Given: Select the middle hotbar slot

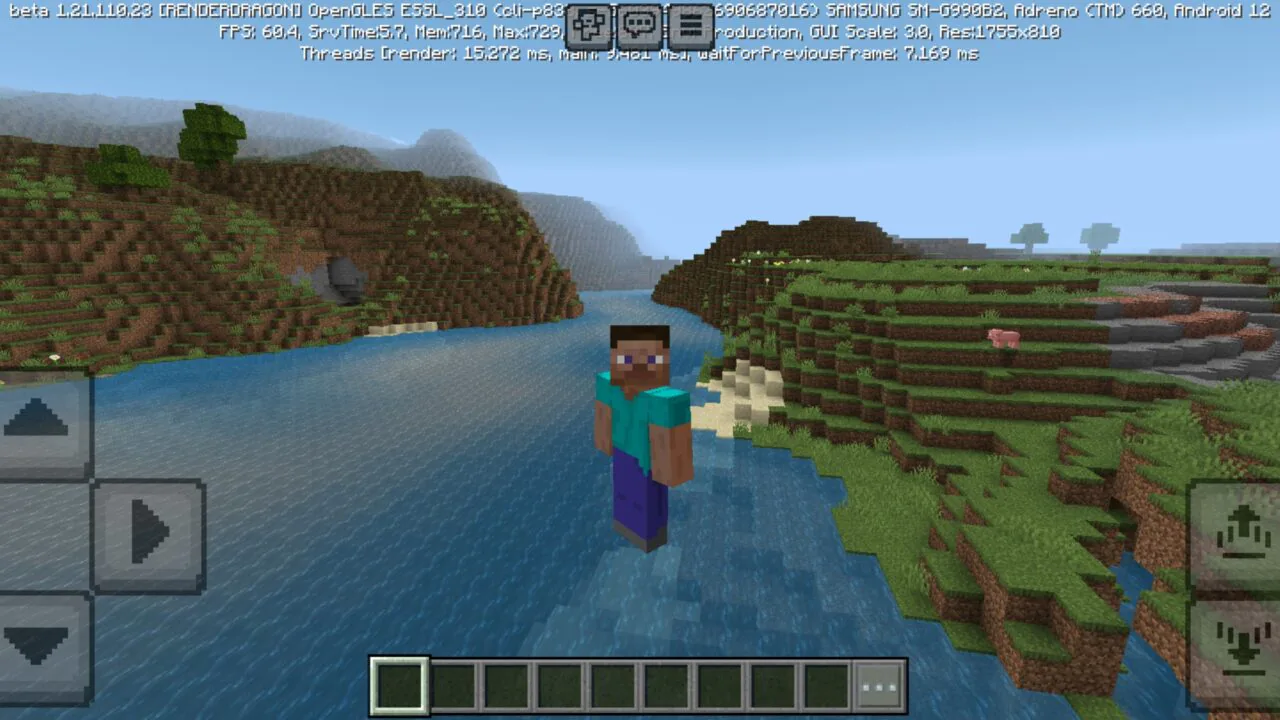Looking at the screenshot, I should [x=613, y=684].
